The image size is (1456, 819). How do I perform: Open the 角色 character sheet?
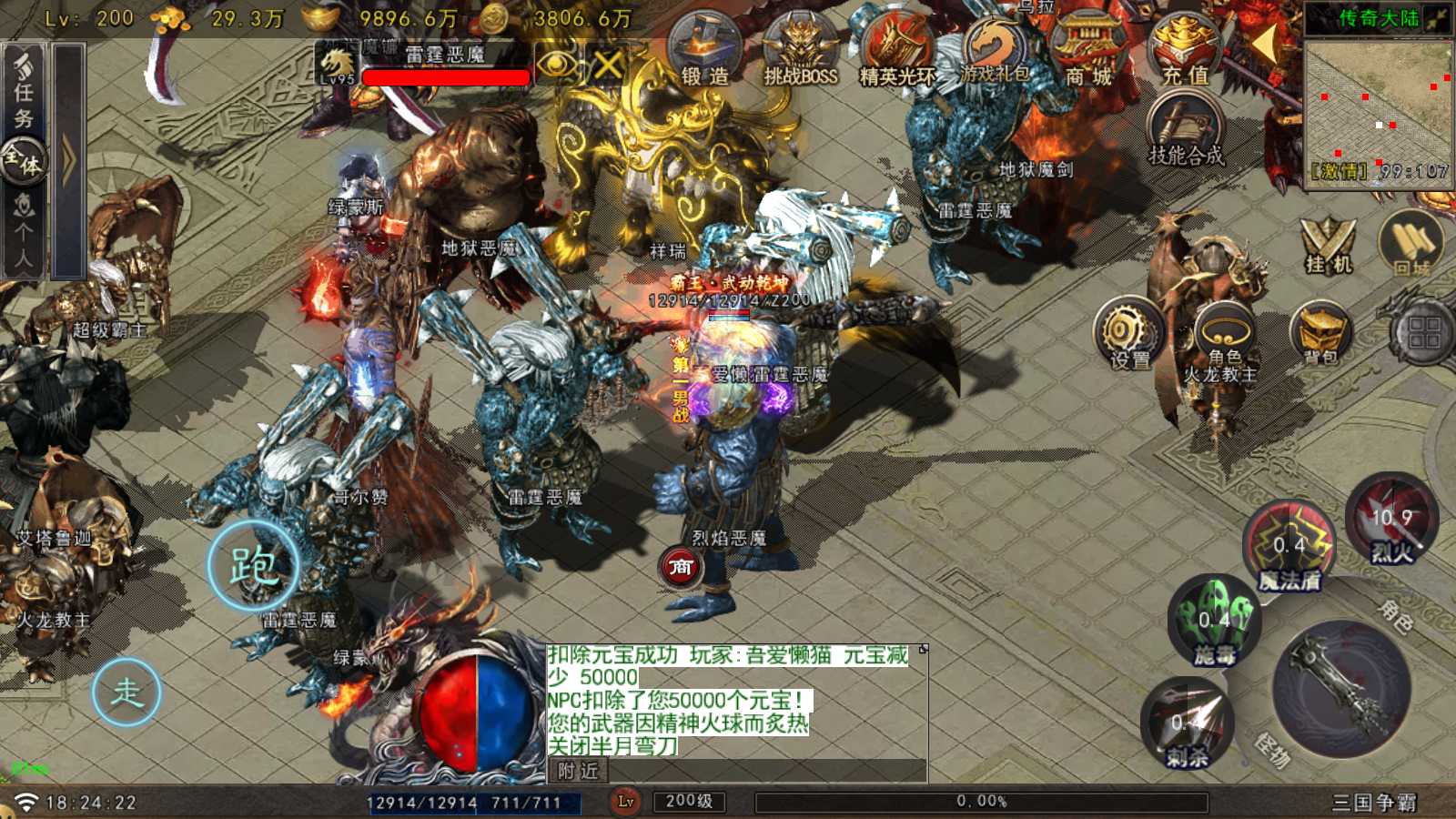pyautogui.click(x=1225, y=335)
